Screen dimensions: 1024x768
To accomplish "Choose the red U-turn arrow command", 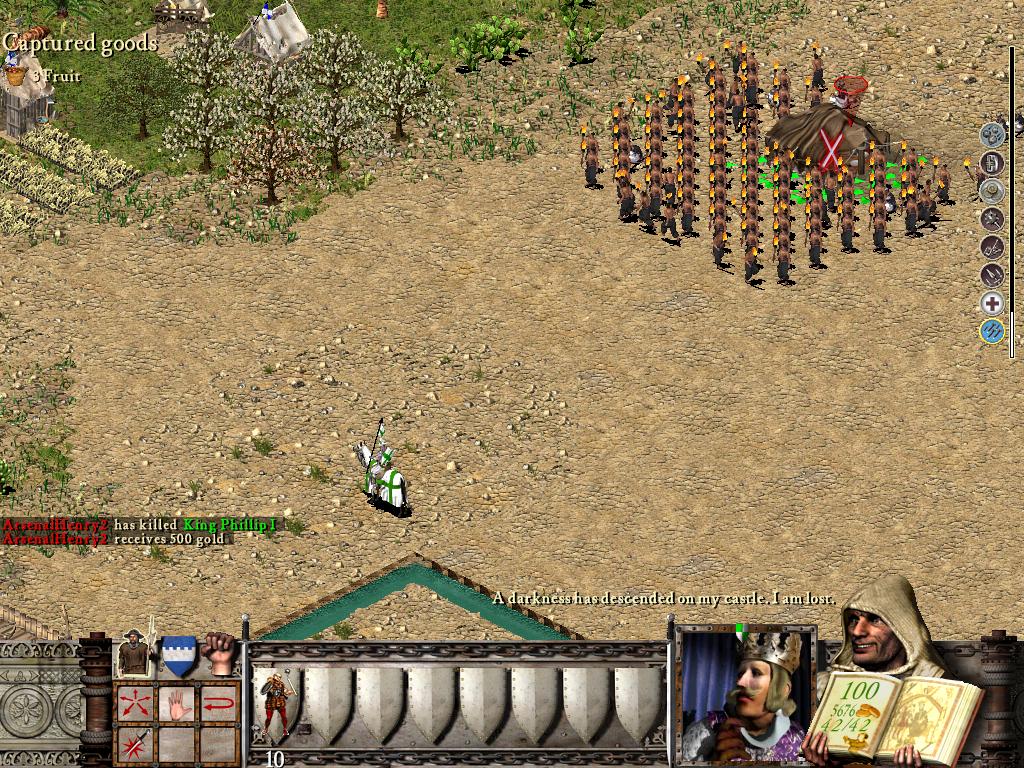I will (221, 703).
